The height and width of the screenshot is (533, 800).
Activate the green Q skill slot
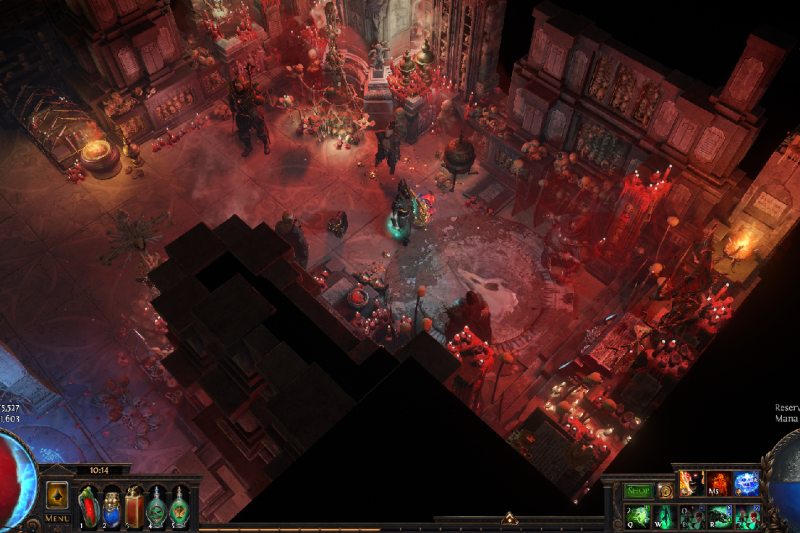[638, 516]
